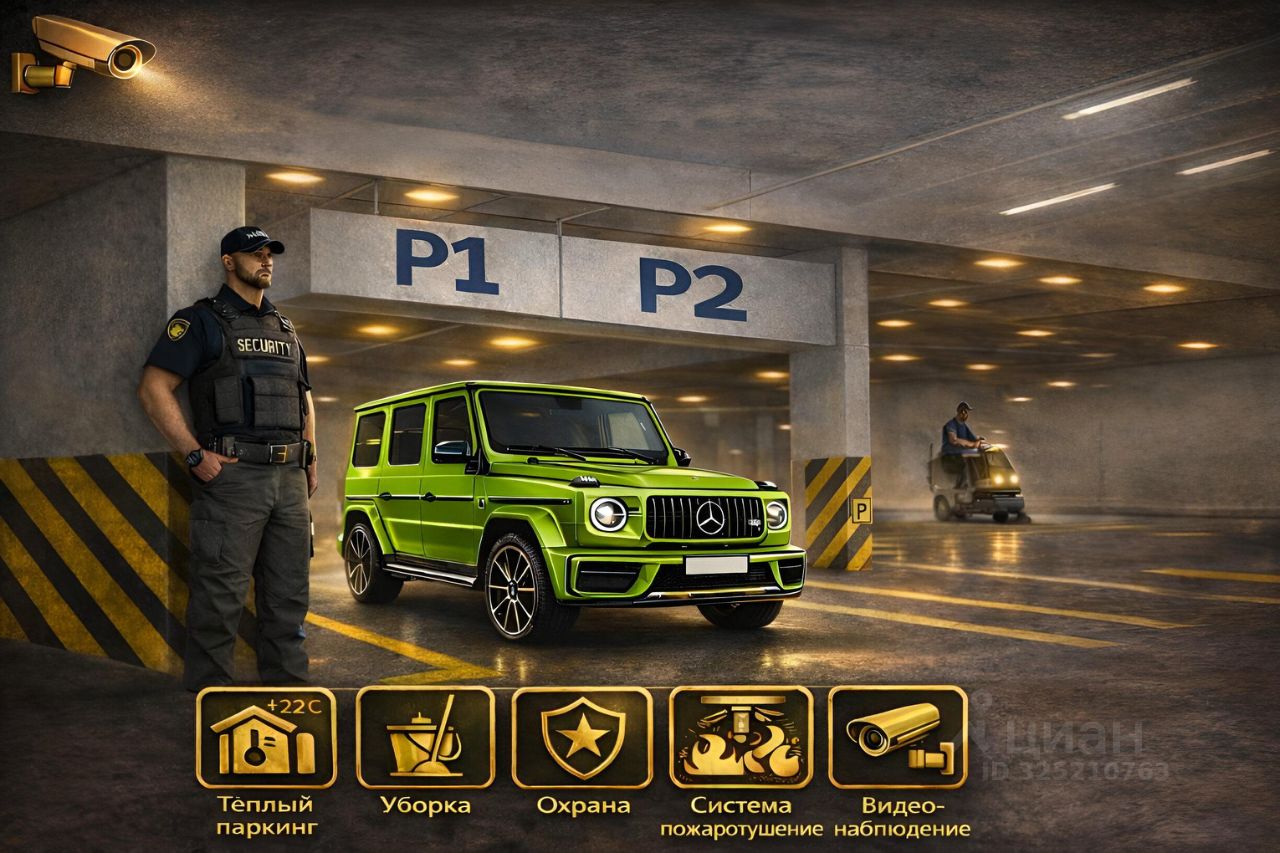Click the fire suppression system icon
Viewport: 1280px width, 853px height.
click(740, 737)
